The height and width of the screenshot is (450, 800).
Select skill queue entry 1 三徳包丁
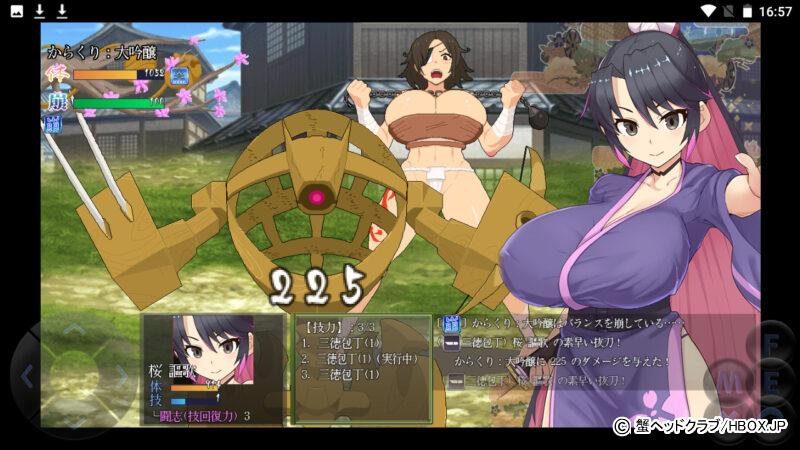tap(342, 342)
